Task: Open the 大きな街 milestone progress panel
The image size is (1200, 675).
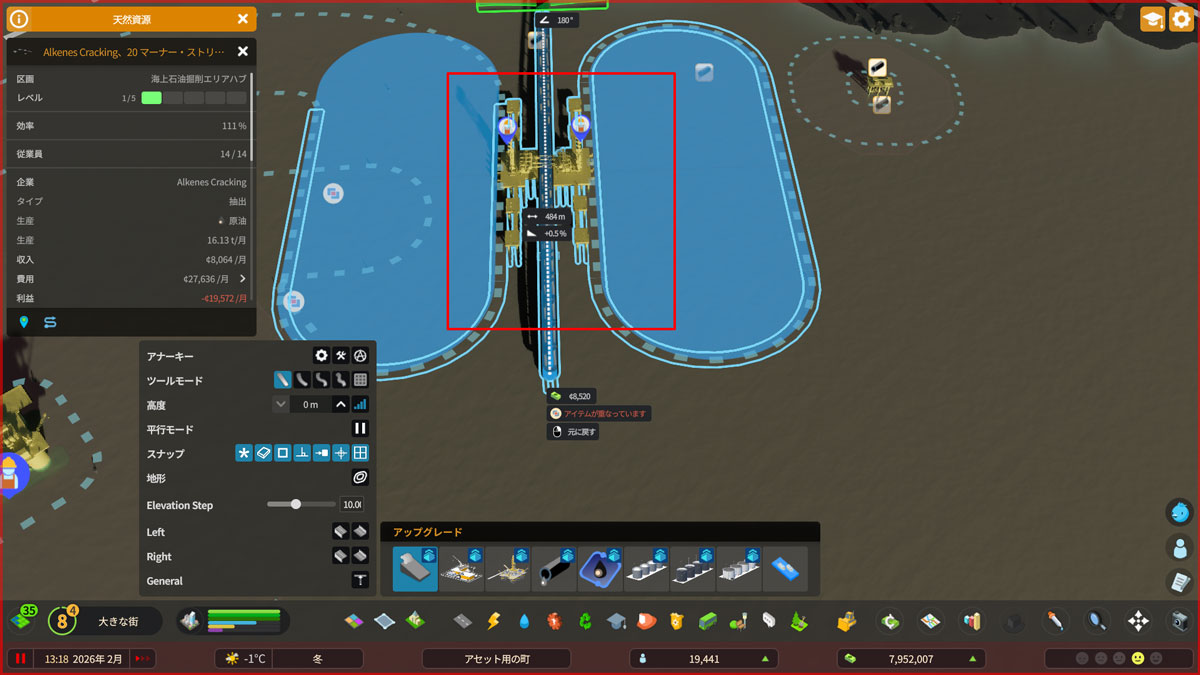Action: pos(118,621)
